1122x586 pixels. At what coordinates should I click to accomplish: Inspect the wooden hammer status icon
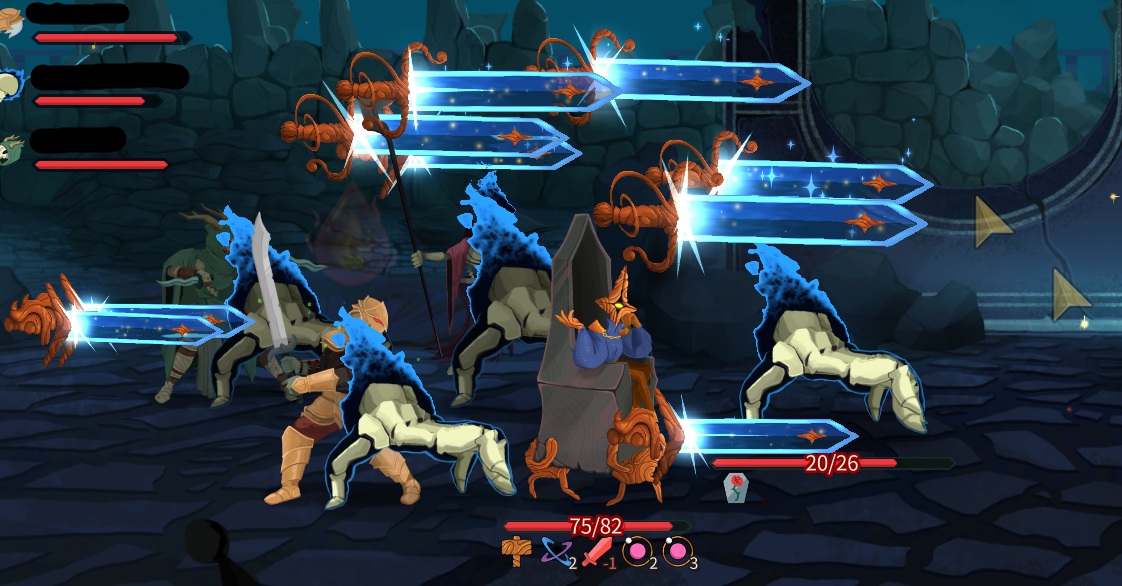(516, 551)
